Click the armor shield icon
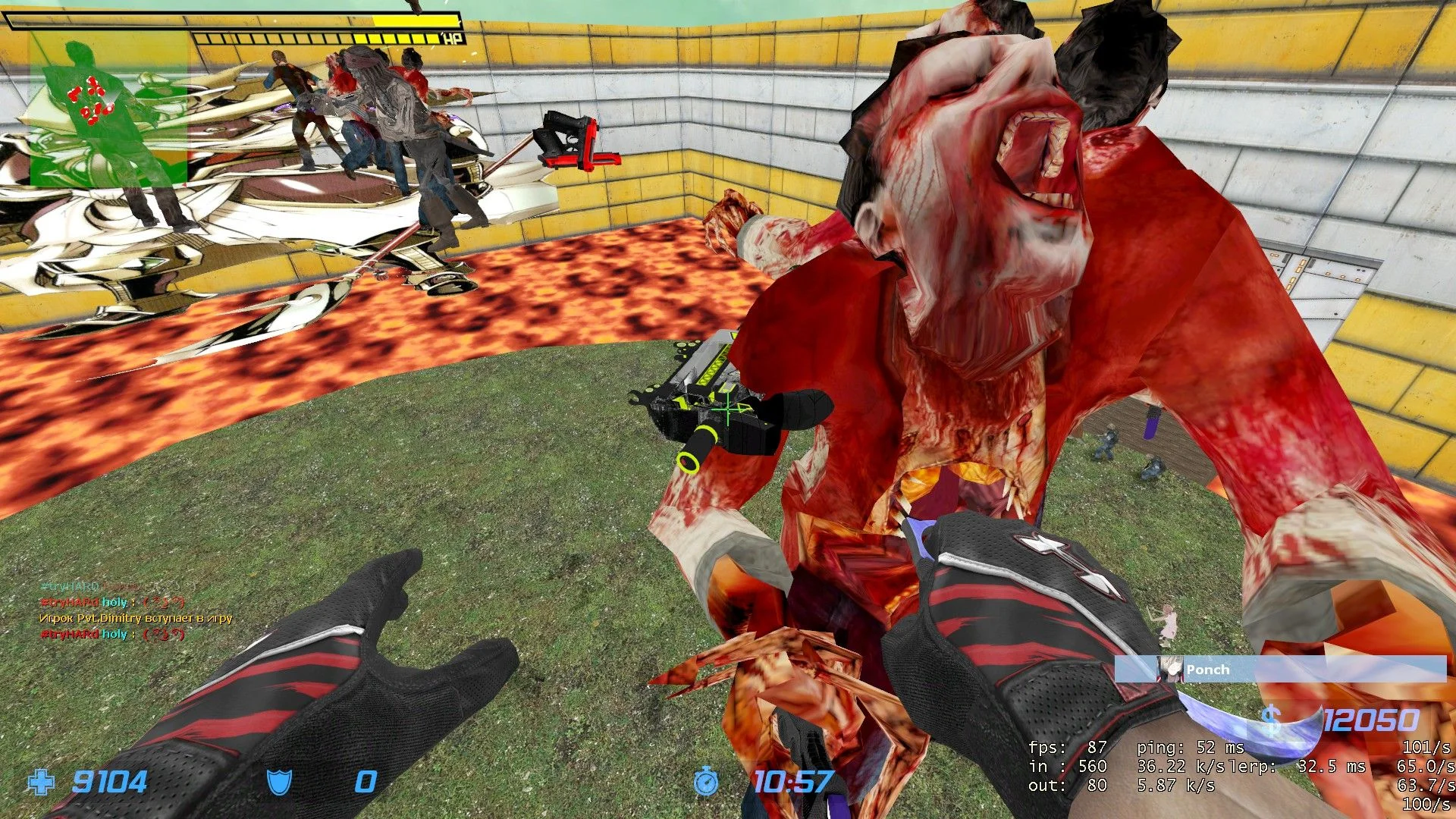Screen dimensions: 1456x819 279,782
